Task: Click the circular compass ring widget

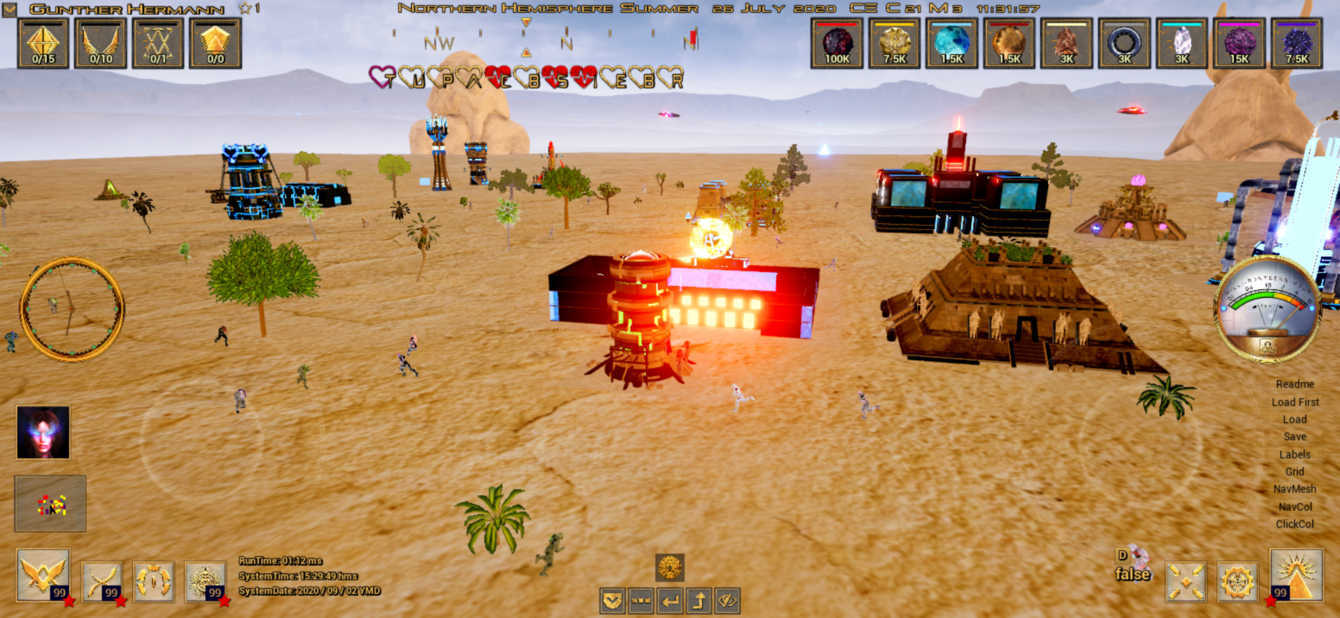Action: [x=72, y=309]
